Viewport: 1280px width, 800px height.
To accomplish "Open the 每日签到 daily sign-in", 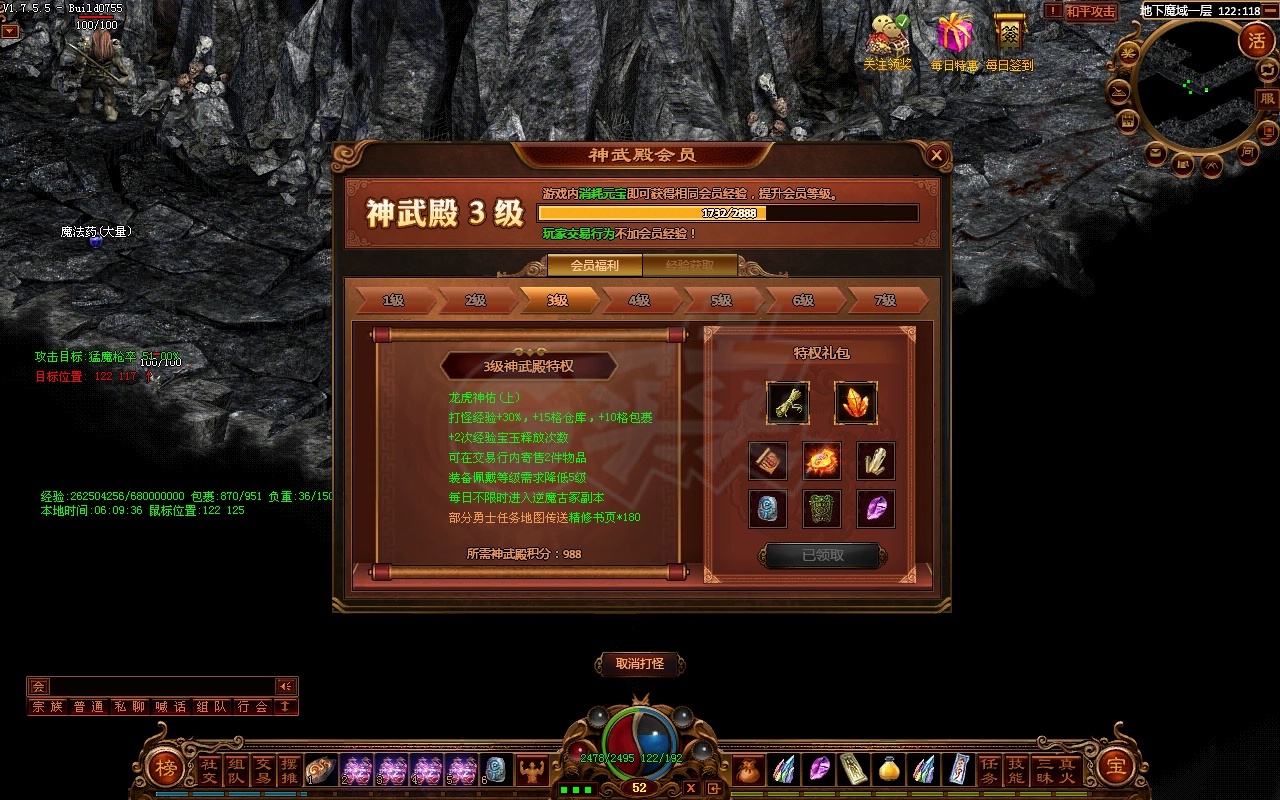I will pos(1009,42).
